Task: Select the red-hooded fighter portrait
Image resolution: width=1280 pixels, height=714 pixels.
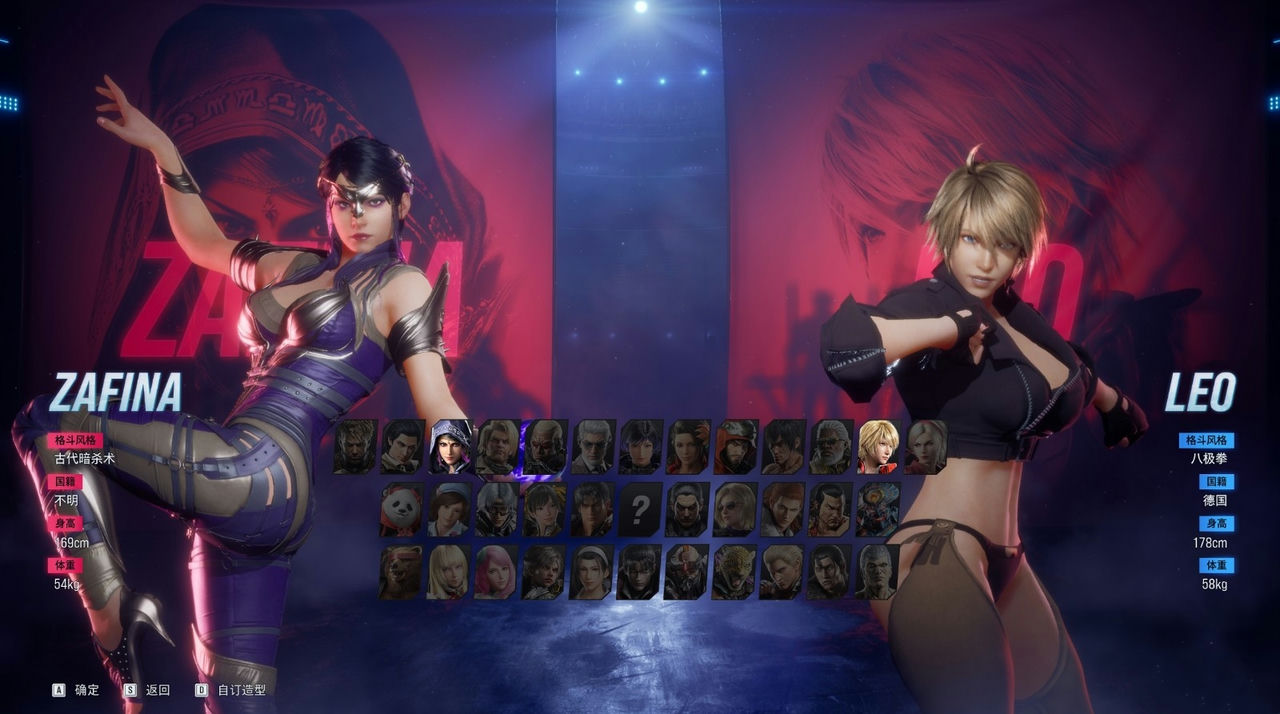Action: [735, 447]
